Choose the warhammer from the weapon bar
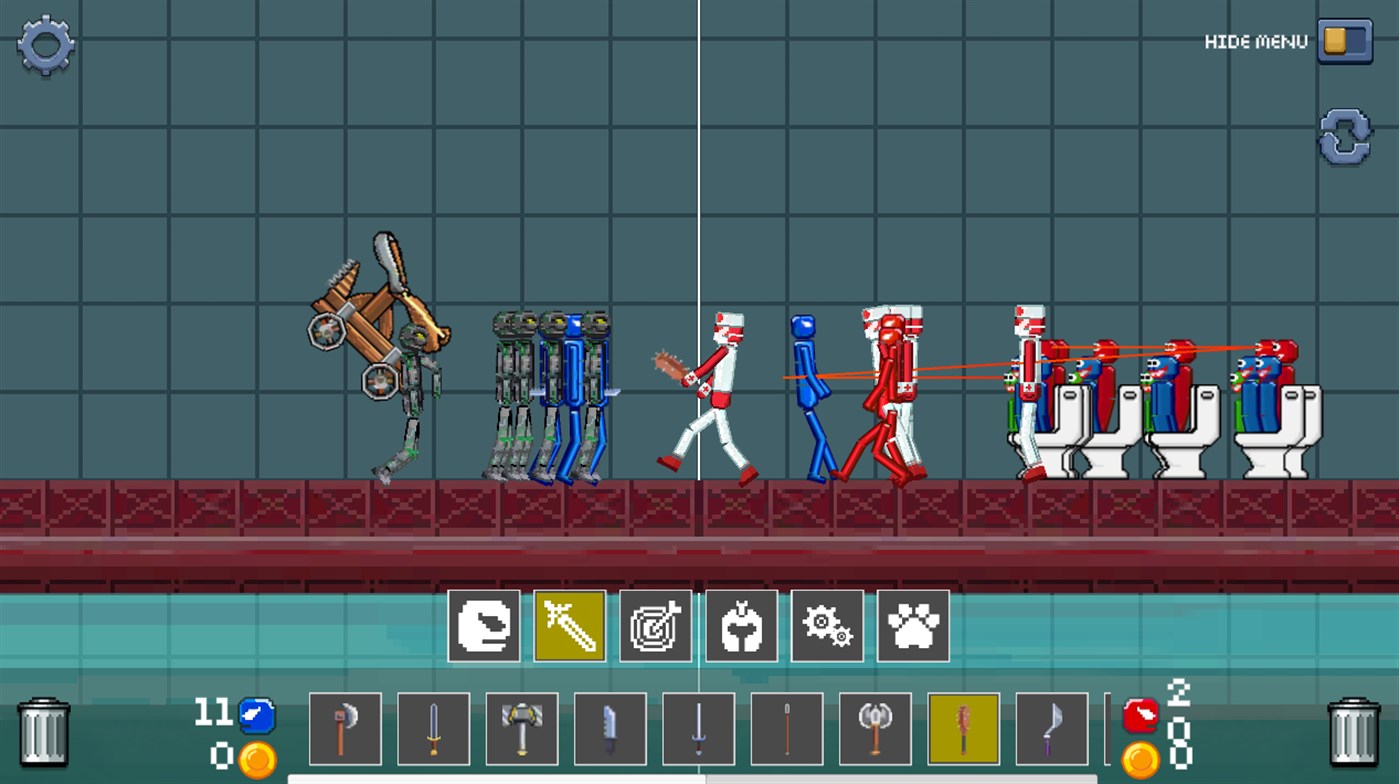Viewport: 1399px width, 784px height. (520, 728)
